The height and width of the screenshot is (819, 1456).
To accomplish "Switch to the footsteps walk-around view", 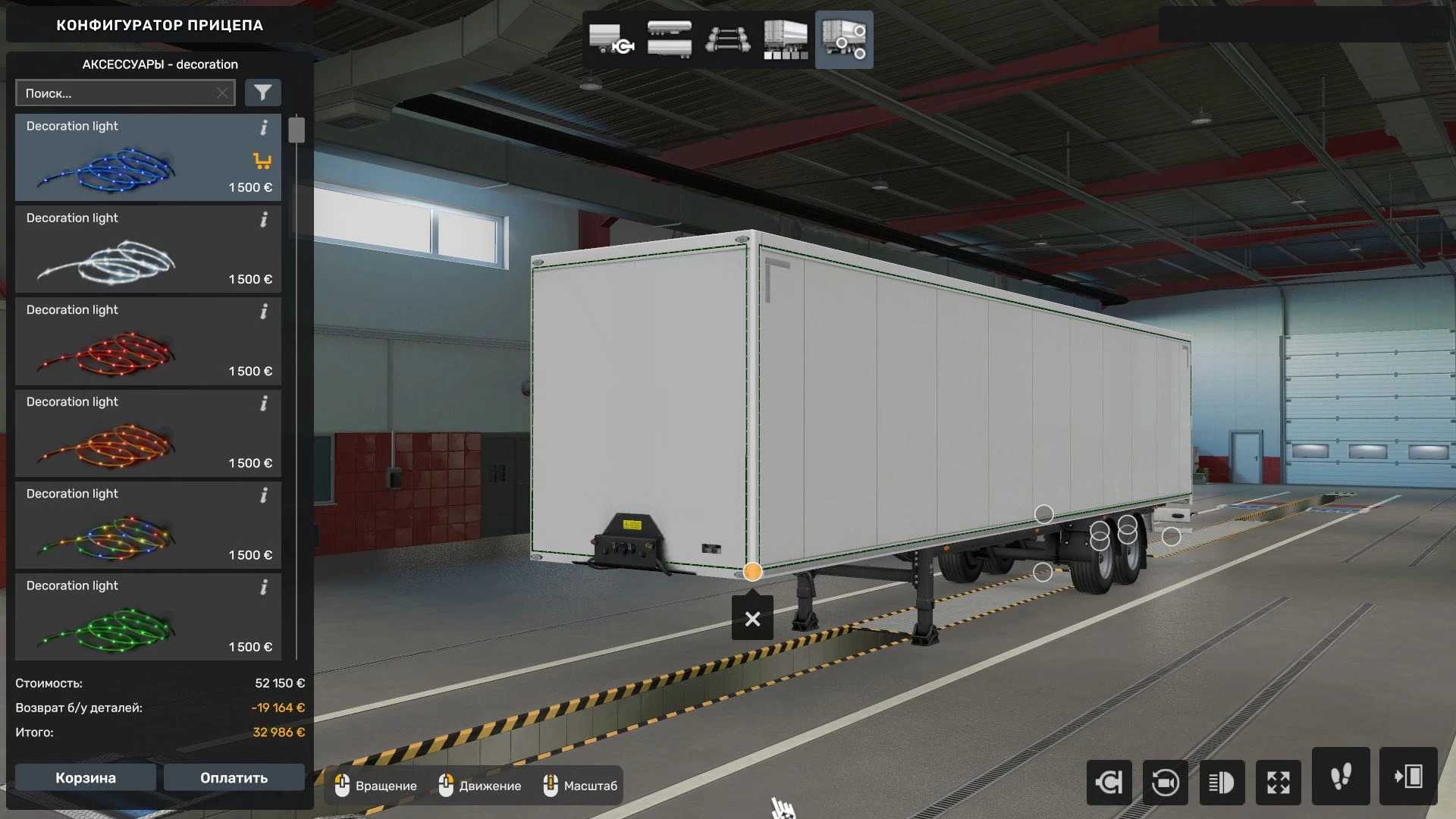I will pyautogui.click(x=1341, y=777).
